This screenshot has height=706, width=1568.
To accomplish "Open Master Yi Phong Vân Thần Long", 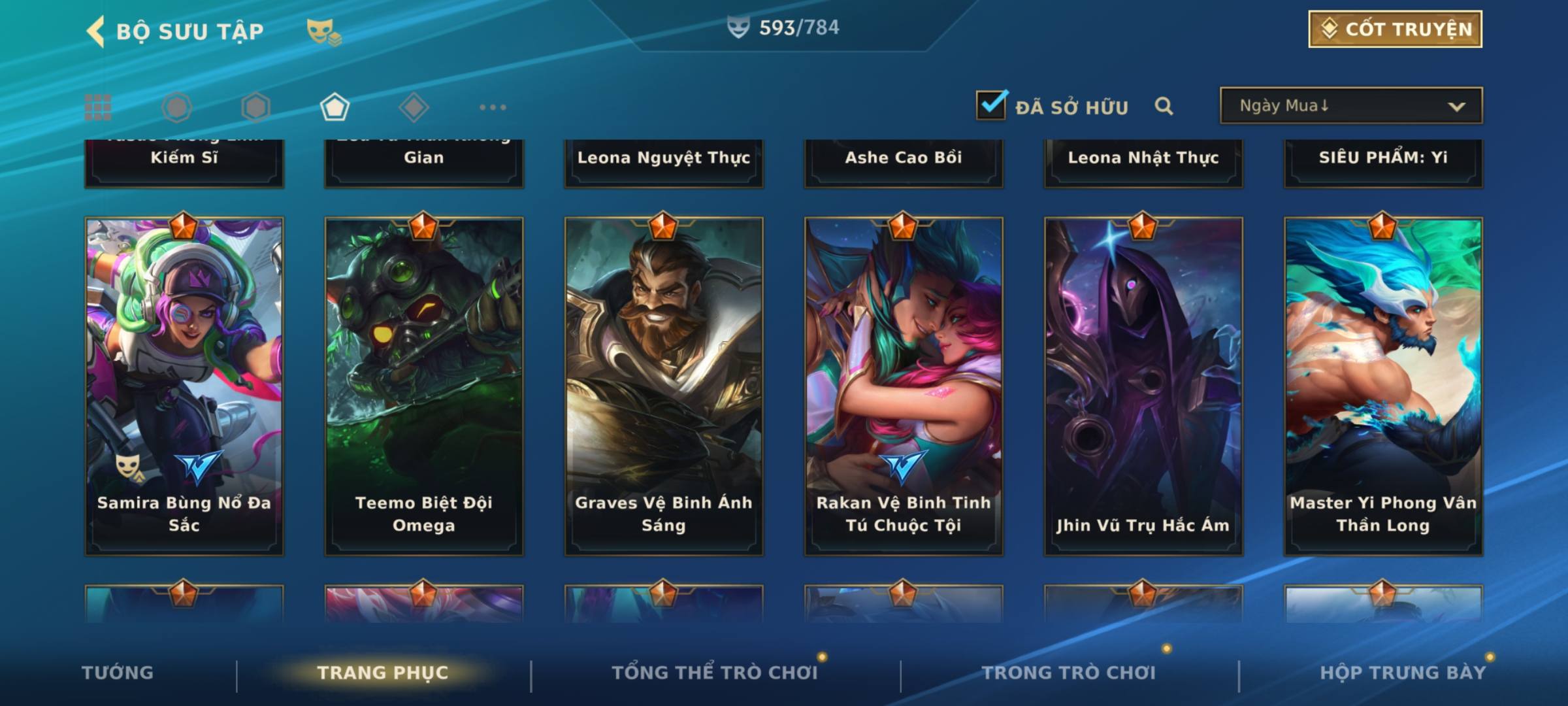I will coord(1383,386).
